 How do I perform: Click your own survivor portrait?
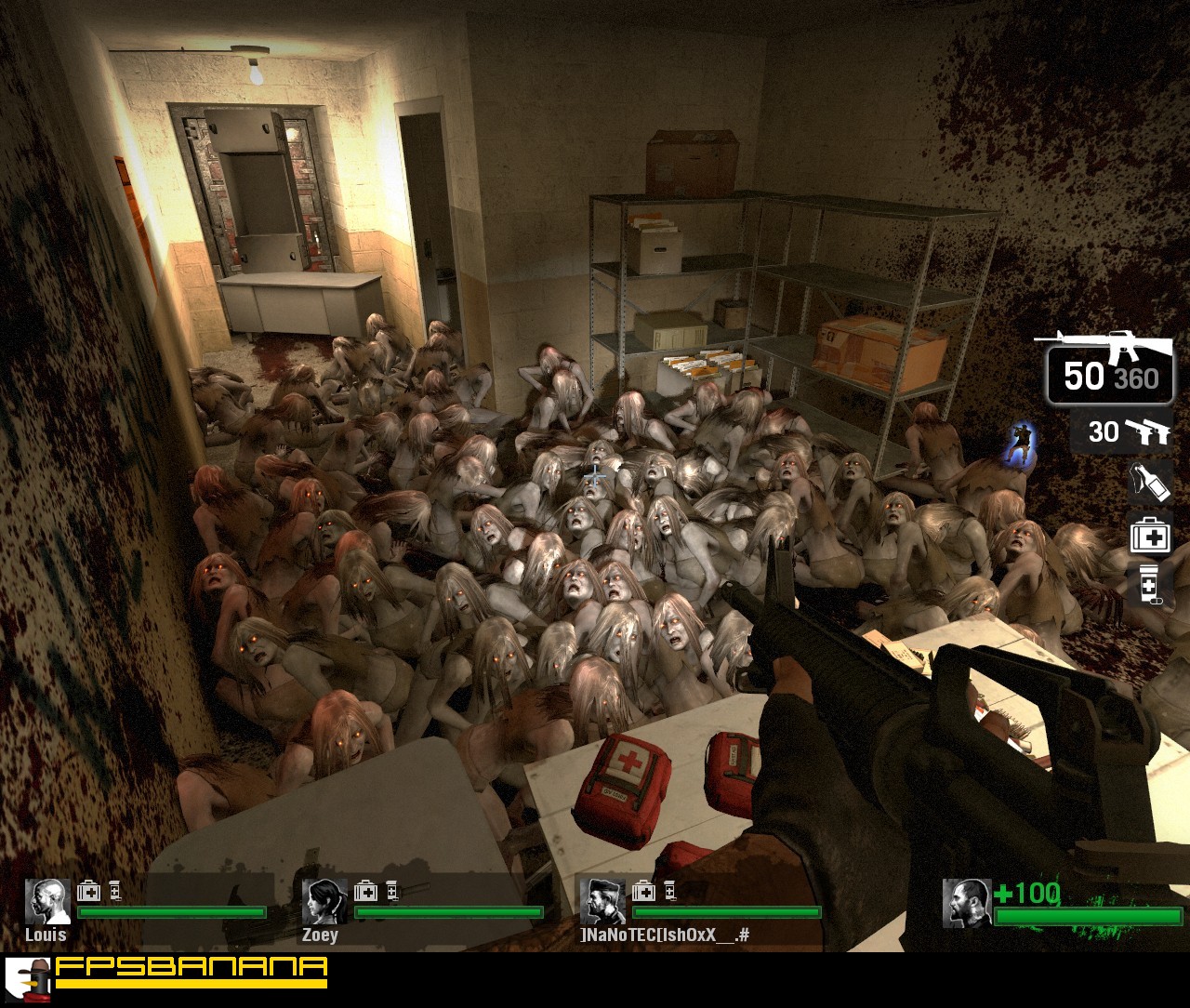click(x=966, y=903)
